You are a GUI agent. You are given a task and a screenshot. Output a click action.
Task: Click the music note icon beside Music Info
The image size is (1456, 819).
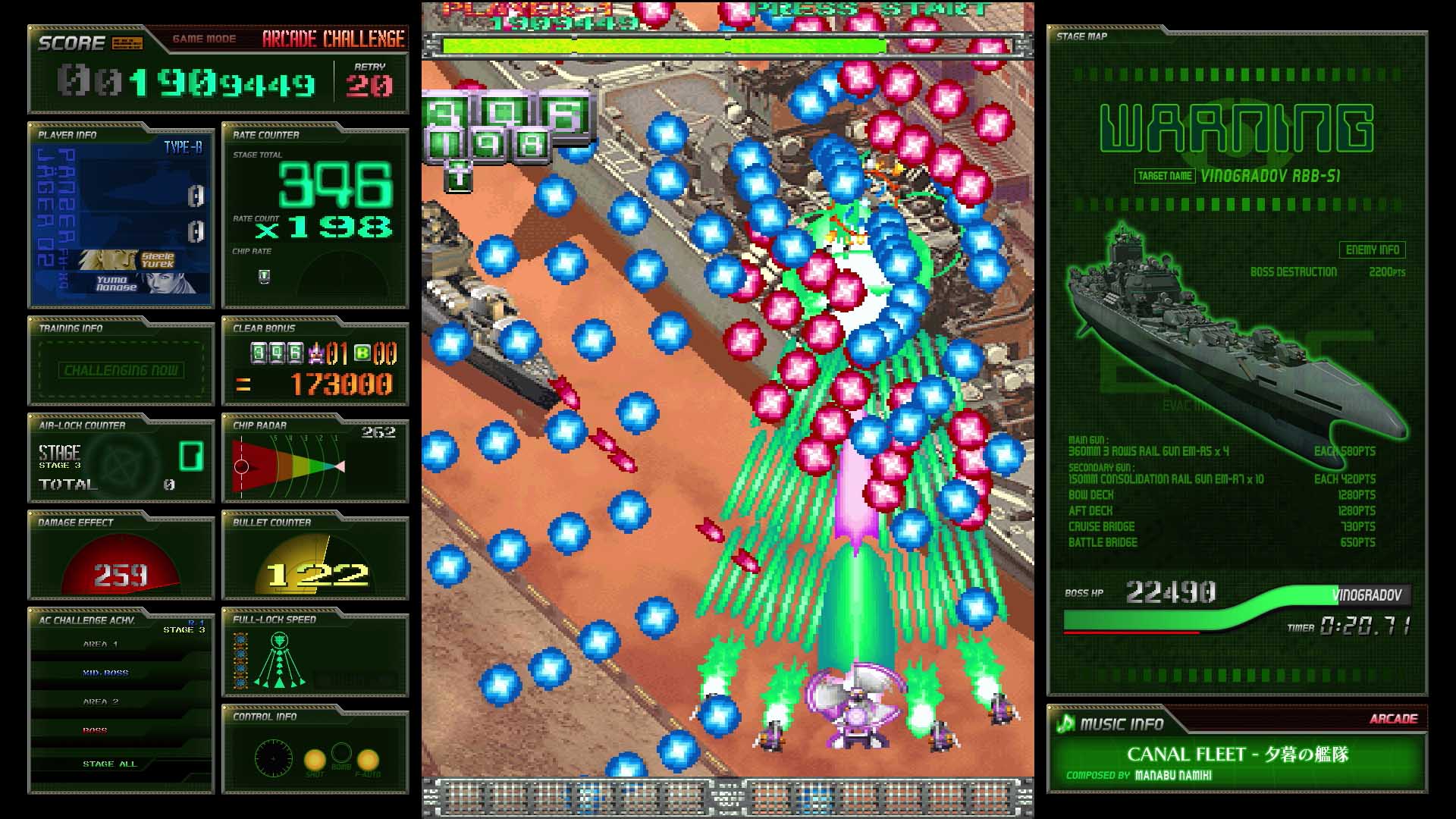coord(1066,724)
